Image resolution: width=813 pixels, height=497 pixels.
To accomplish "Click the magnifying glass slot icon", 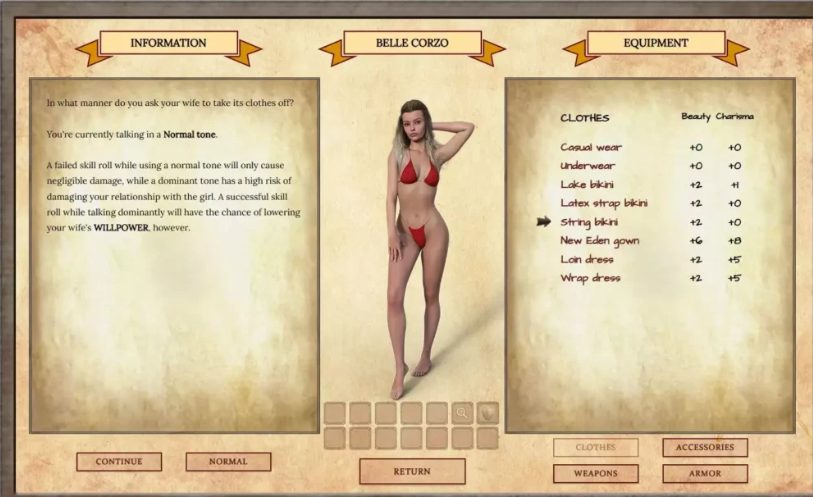I will coord(462,412).
